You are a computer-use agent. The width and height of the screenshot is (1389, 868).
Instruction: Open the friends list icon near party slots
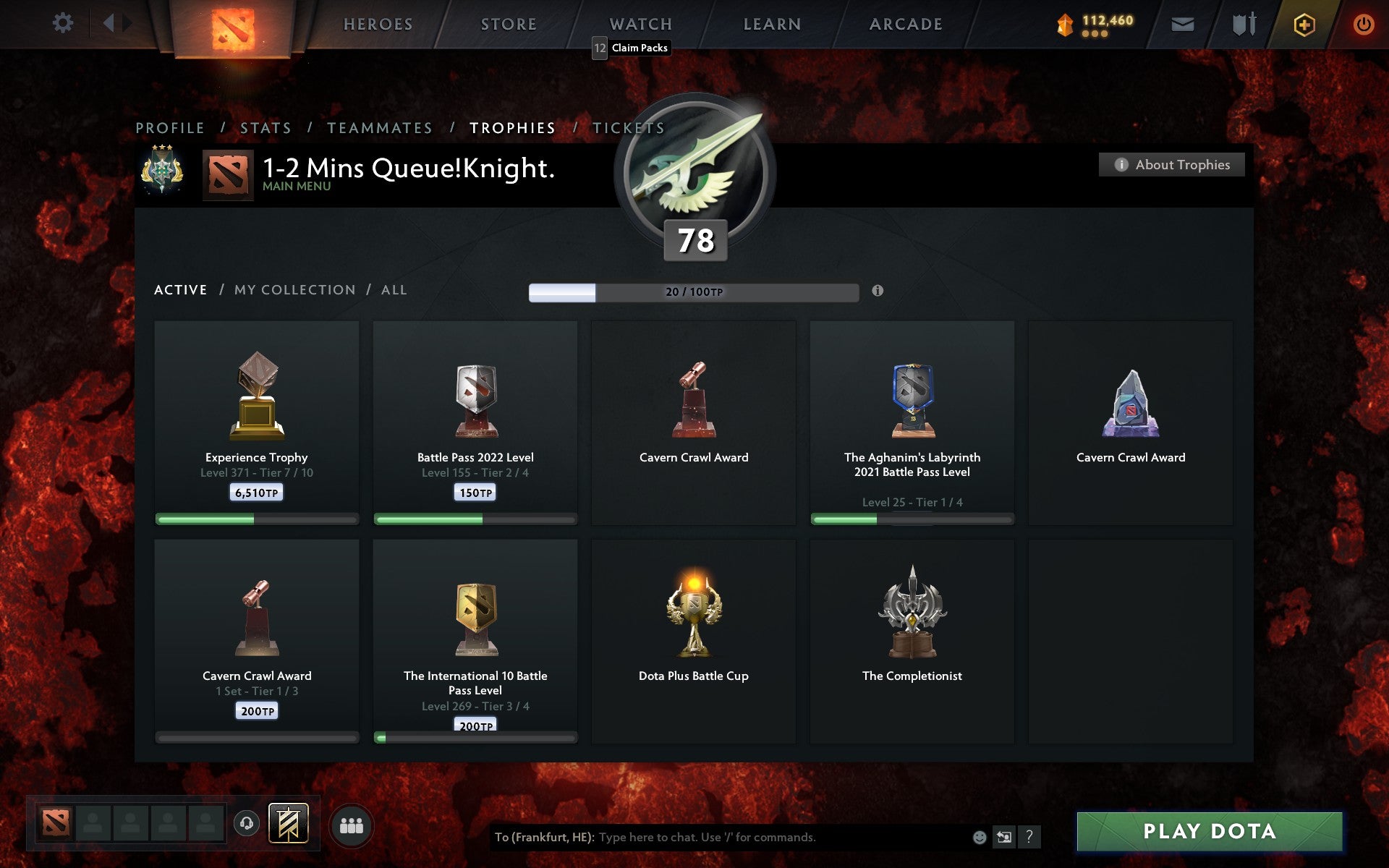[x=352, y=826]
